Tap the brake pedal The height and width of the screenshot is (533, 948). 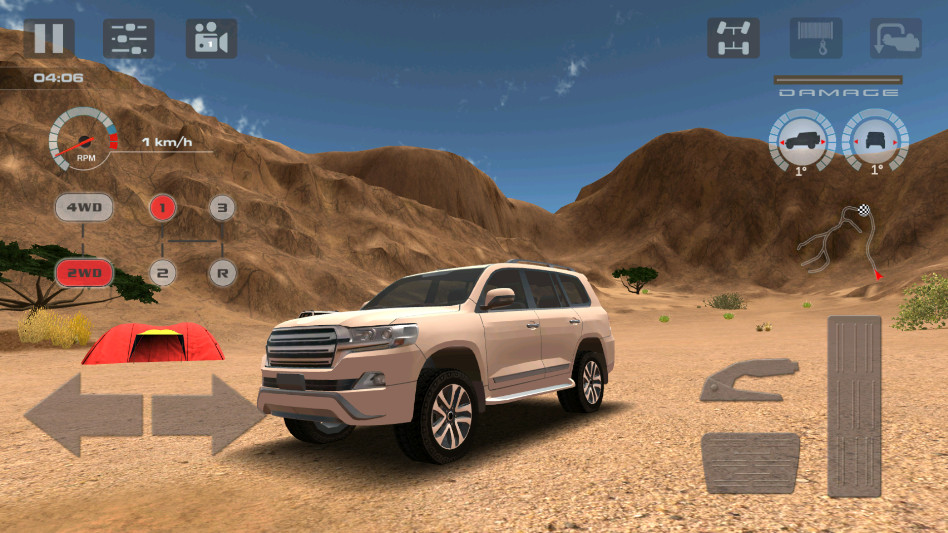tap(750, 463)
